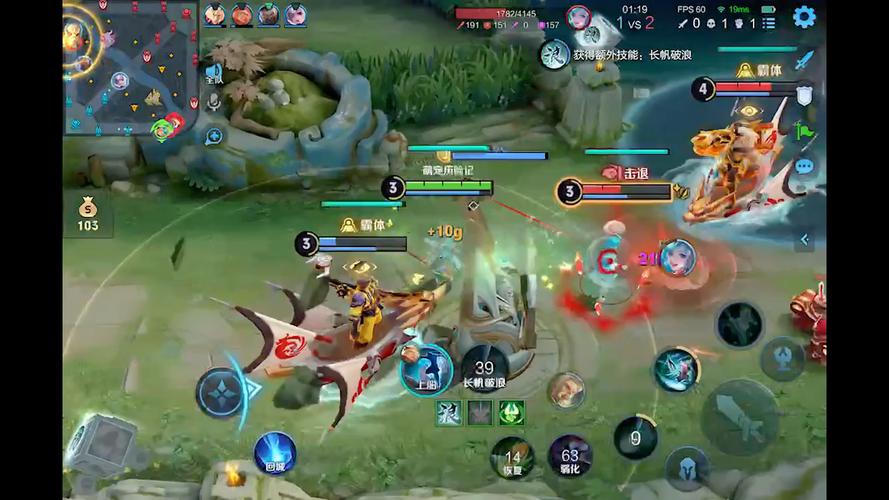Image resolution: width=889 pixels, height=500 pixels.
Task: Use the basic attack sword button
Action: pos(739,416)
